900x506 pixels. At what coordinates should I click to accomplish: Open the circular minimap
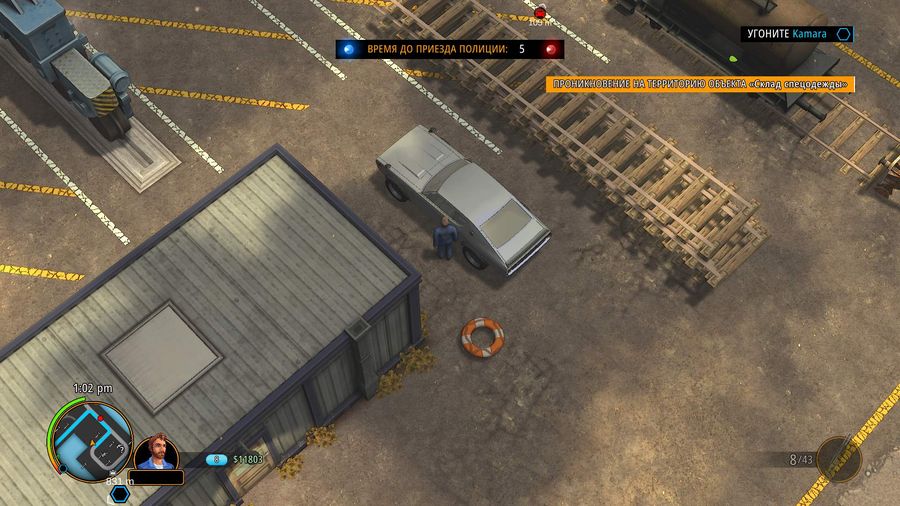(92, 437)
